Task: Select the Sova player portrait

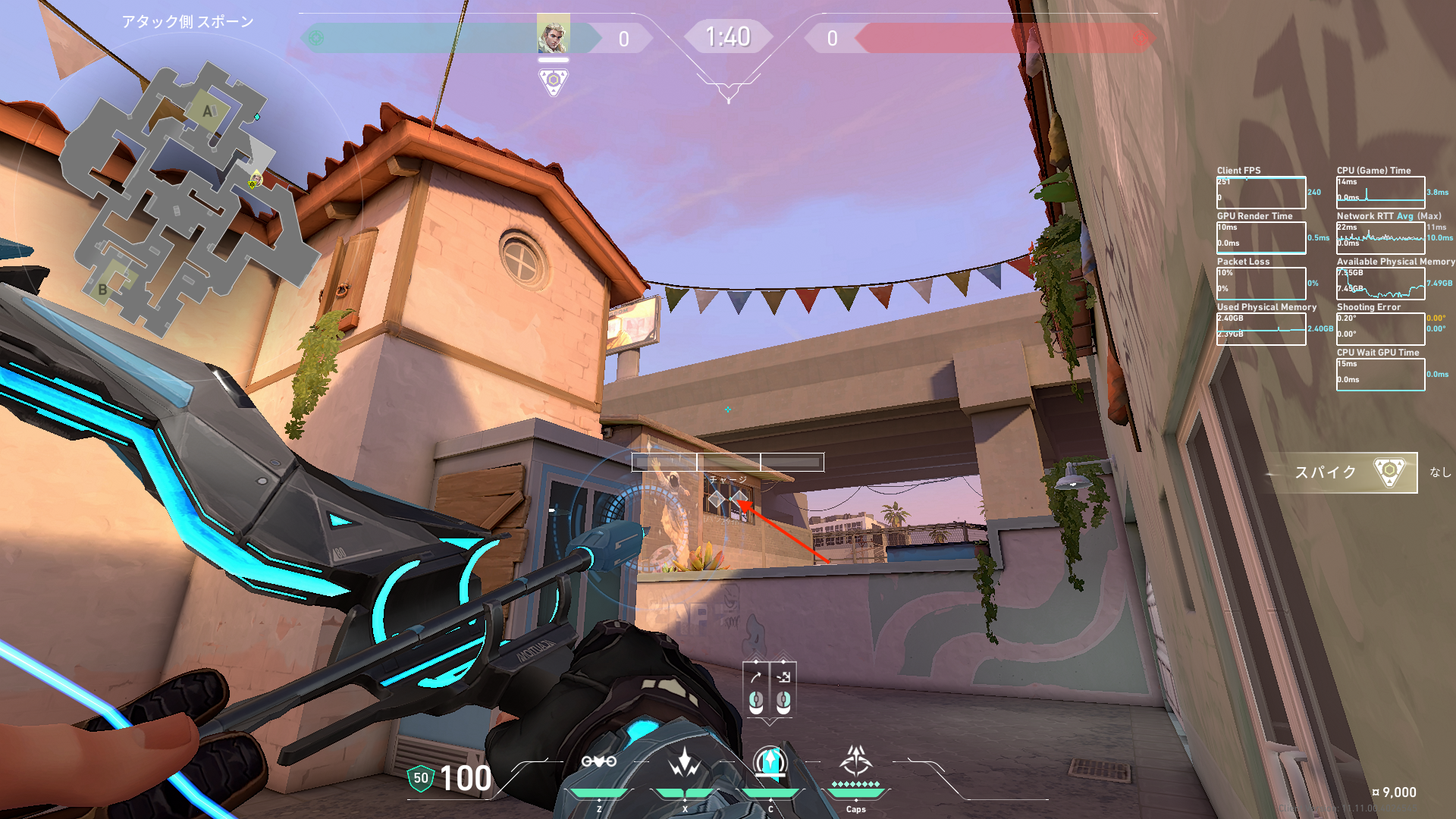Action: click(x=553, y=33)
